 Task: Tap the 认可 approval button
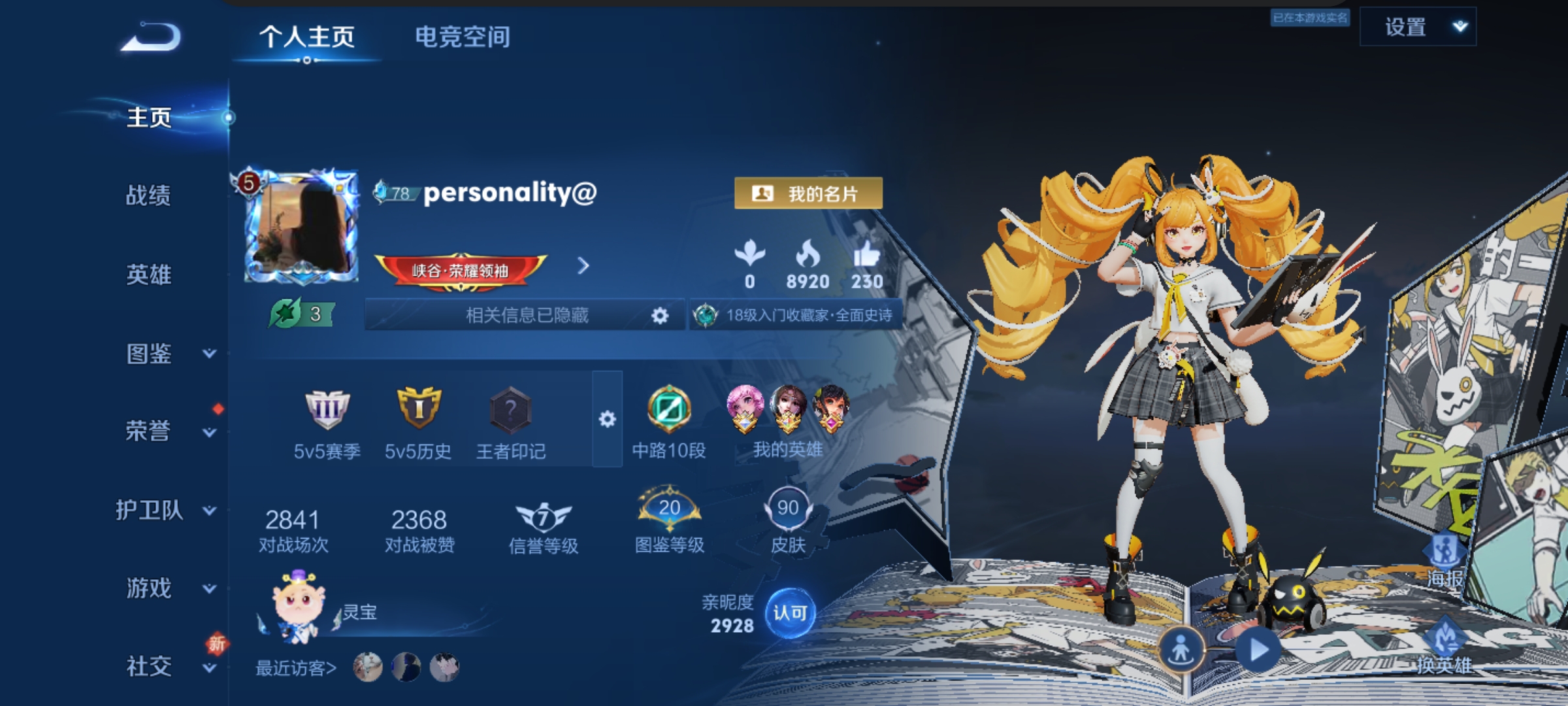point(790,613)
